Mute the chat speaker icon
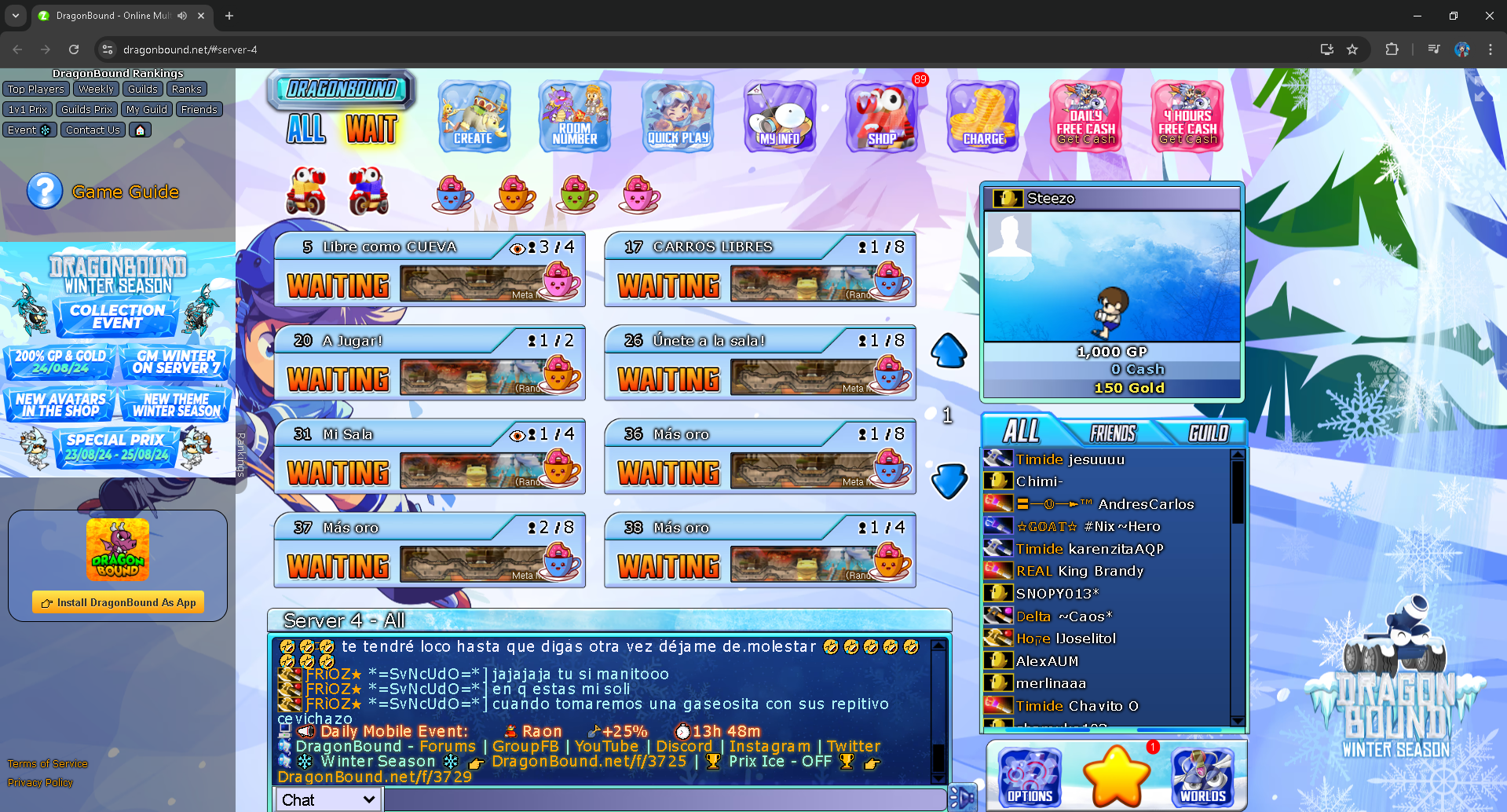Viewport: 1507px width, 812px height. tap(306, 731)
